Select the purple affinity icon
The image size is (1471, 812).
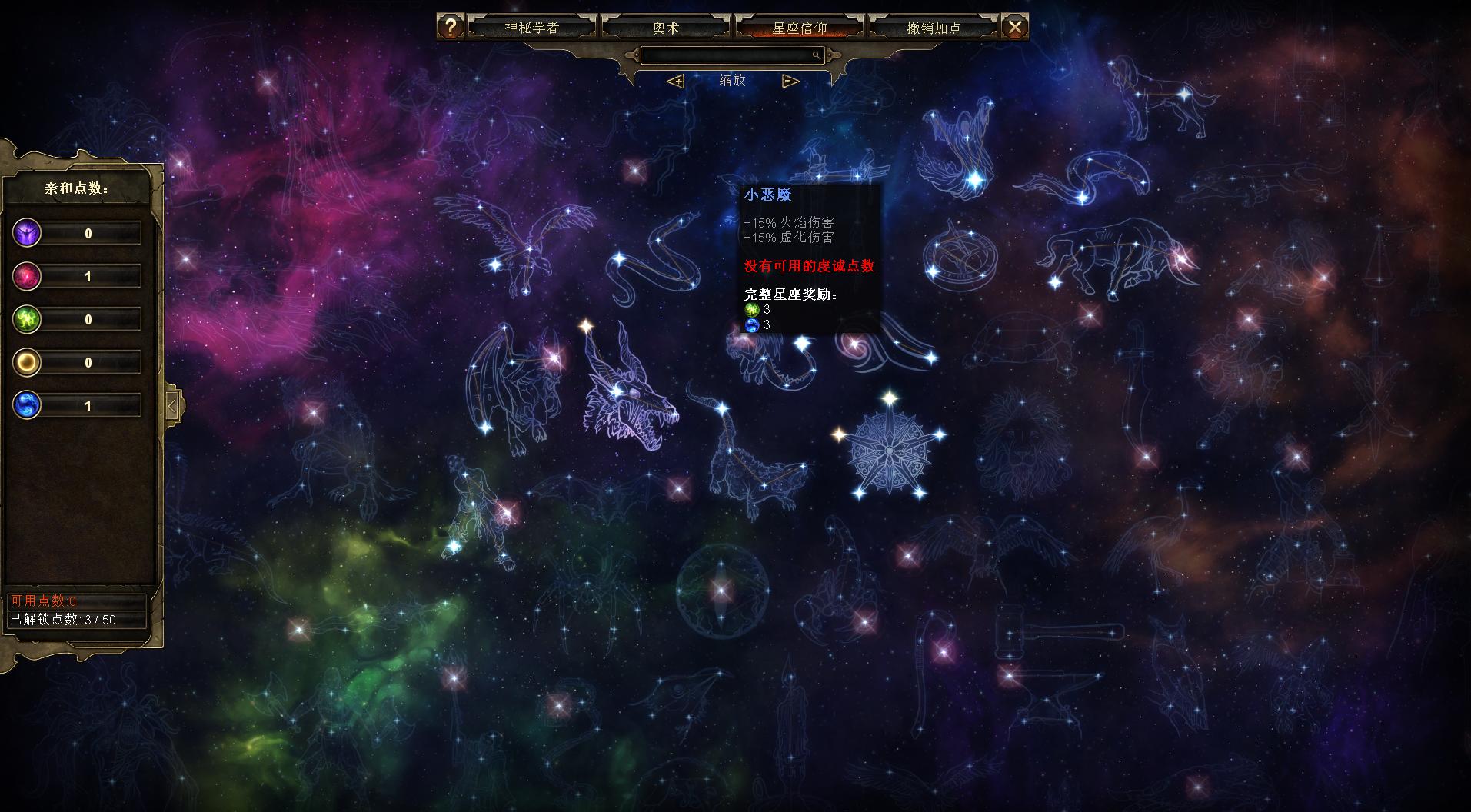point(27,233)
